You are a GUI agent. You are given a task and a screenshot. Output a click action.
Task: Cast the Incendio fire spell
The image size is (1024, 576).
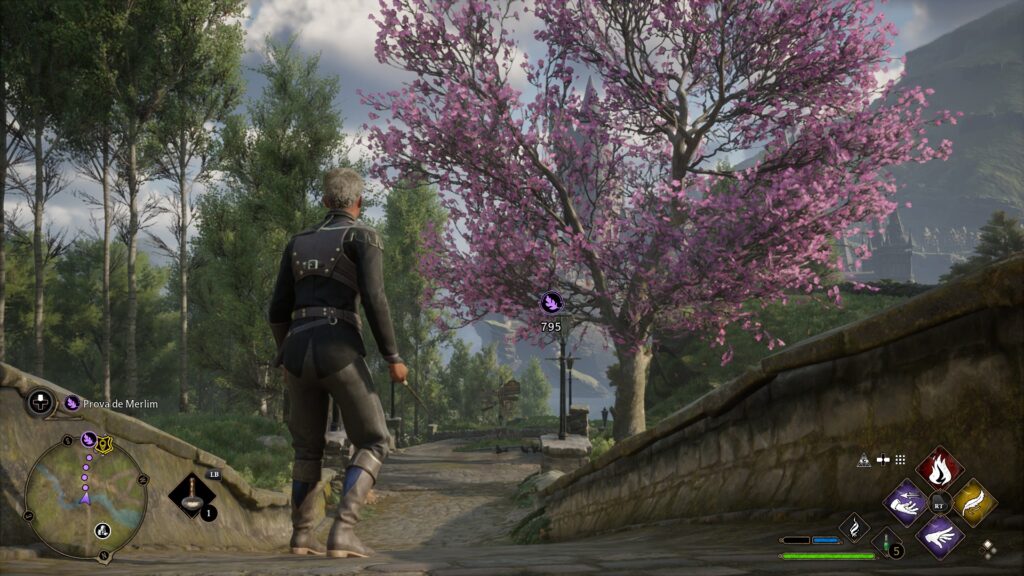pyautogui.click(x=940, y=466)
